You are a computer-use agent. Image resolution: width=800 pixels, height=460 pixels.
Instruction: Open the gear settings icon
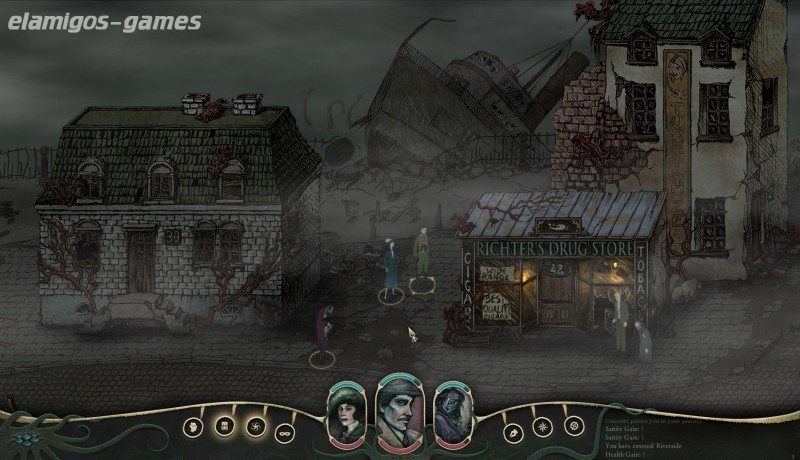click(x=574, y=426)
